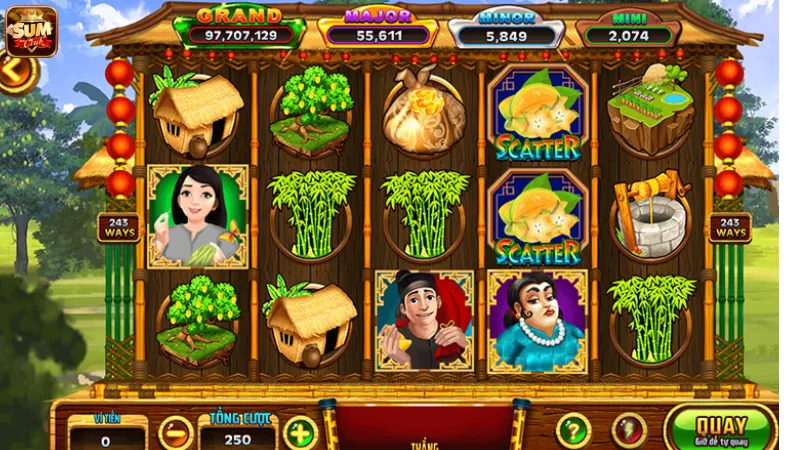Open the question mark help button

pyautogui.click(x=573, y=430)
